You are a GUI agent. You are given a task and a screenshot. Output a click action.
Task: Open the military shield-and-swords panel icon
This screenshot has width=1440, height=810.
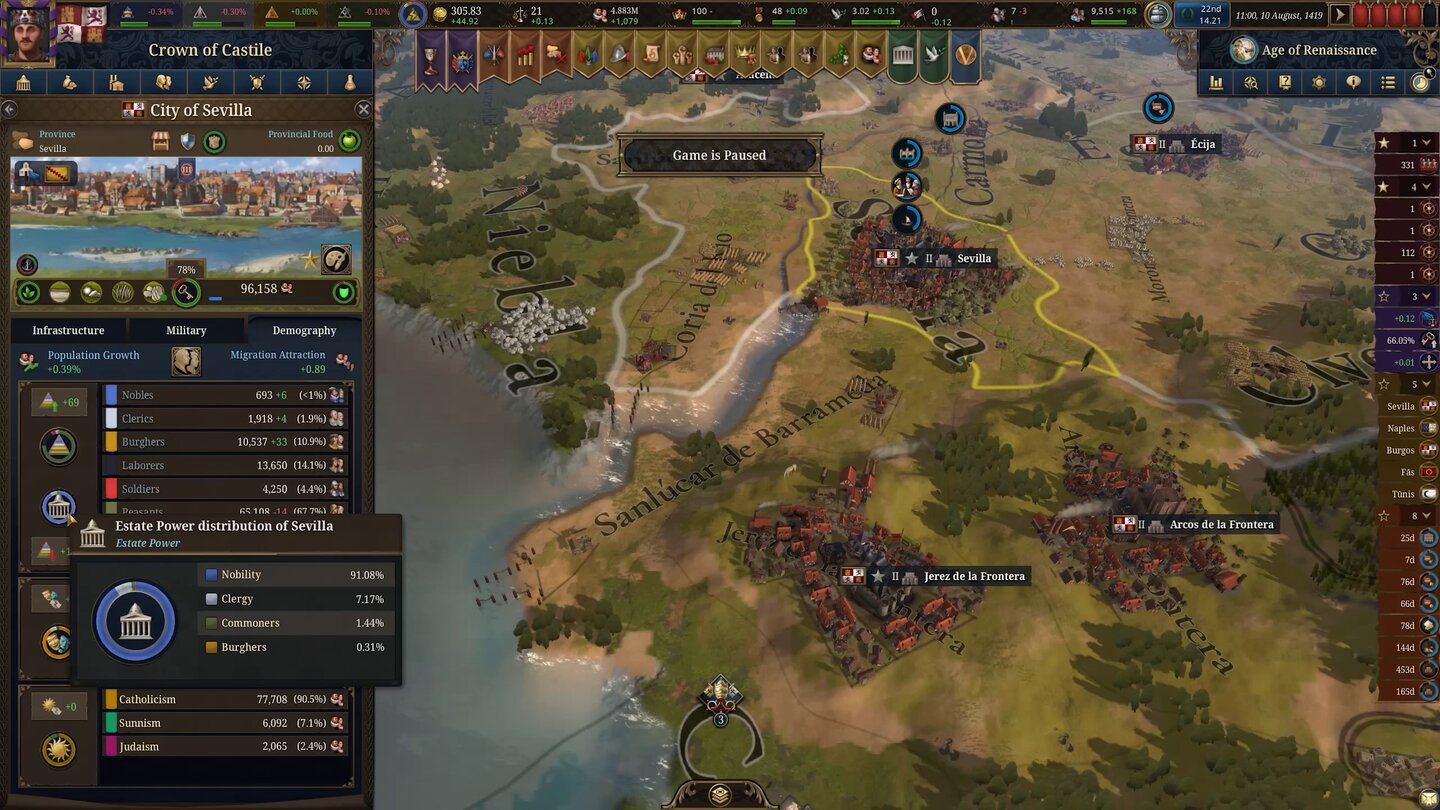point(257,82)
